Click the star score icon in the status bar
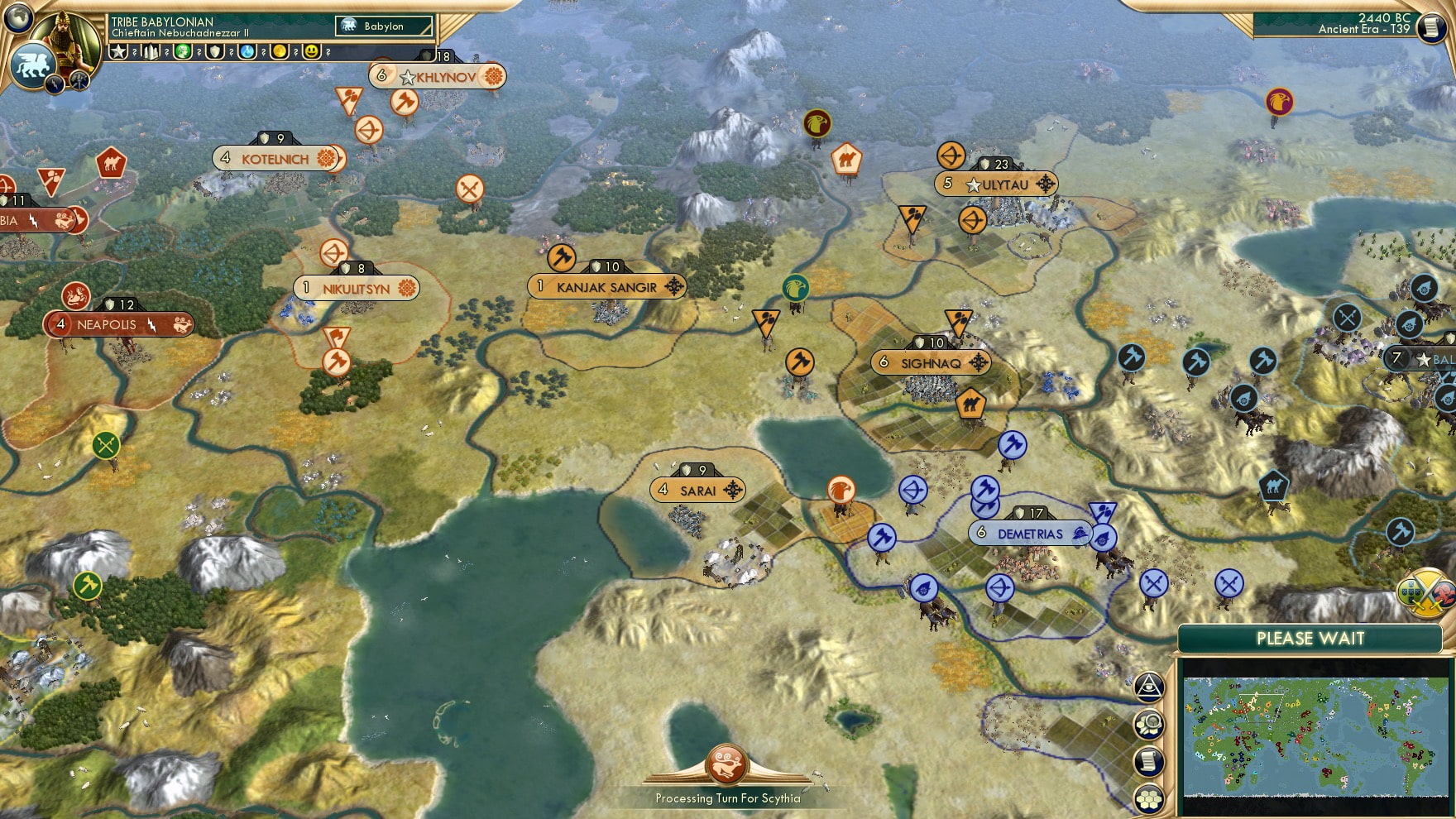The width and height of the screenshot is (1456, 819). tap(119, 50)
